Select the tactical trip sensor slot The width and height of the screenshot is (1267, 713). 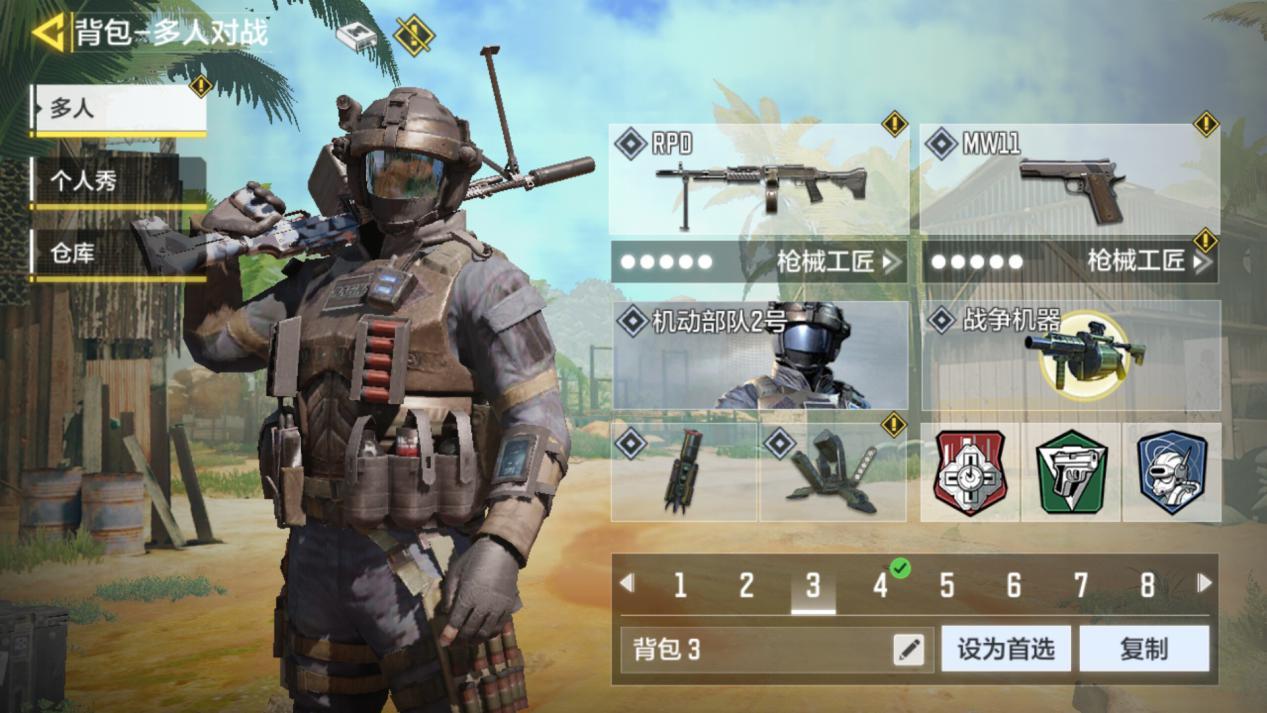(833, 471)
